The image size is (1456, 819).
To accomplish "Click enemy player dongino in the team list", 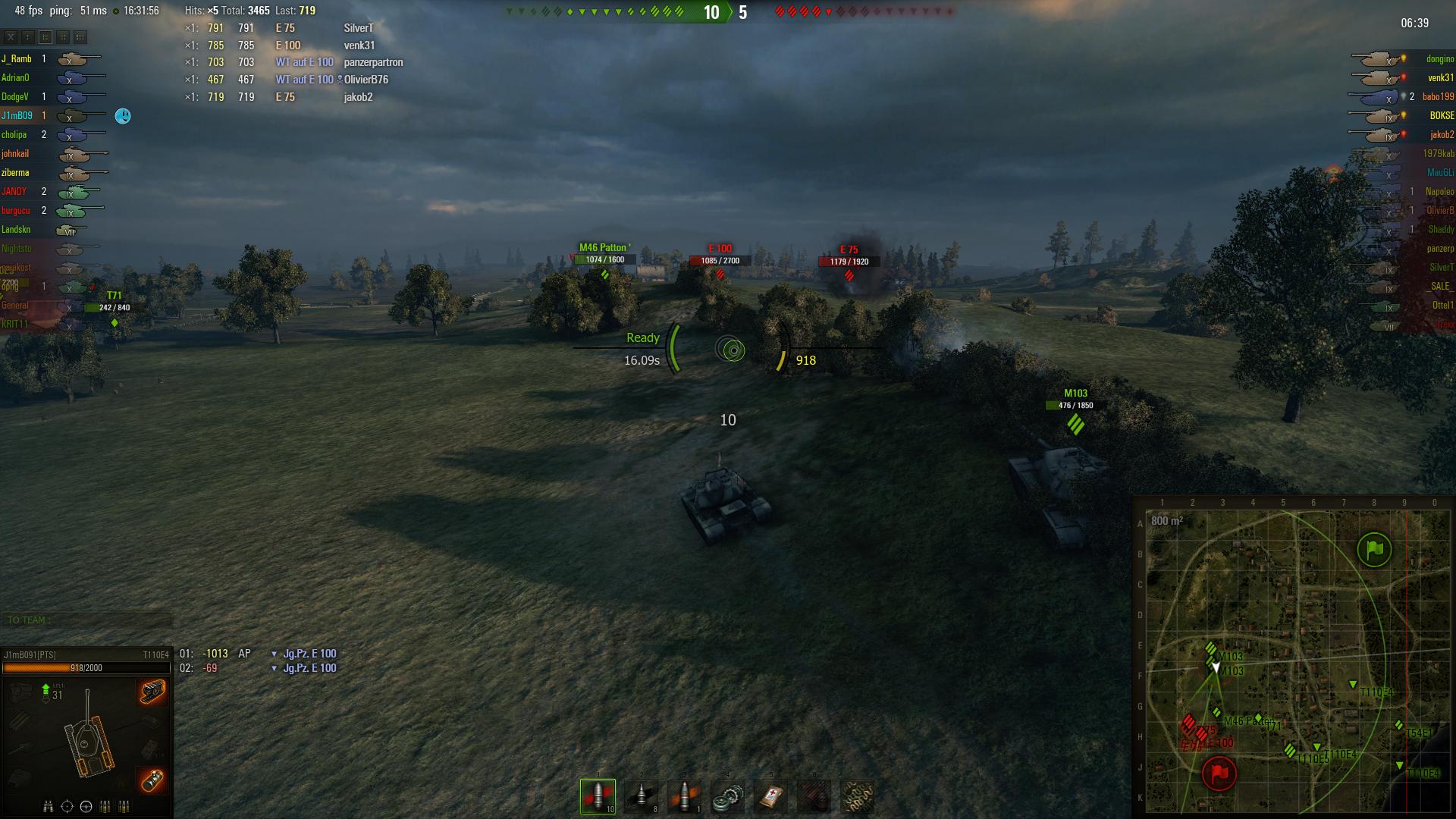I will [x=1439, y=59].
